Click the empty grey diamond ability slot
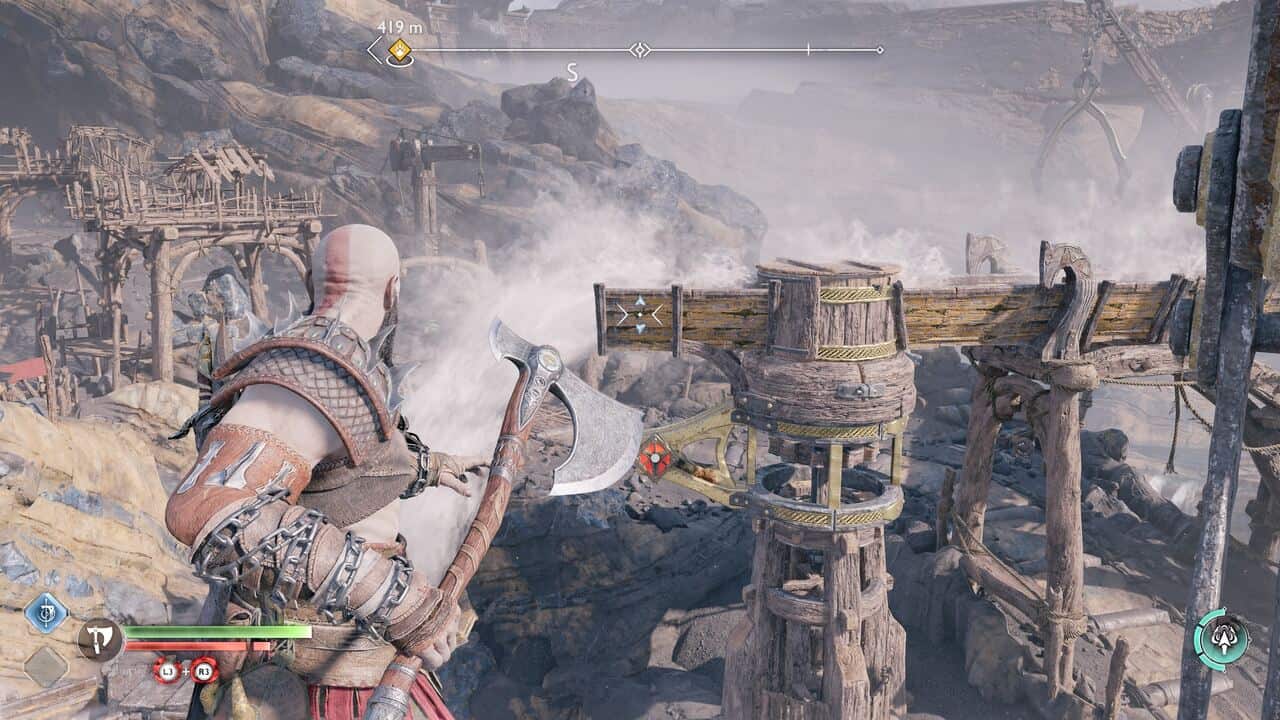Image resolution: width=1280 pixels, height=720 pixels. coord(46,666)
